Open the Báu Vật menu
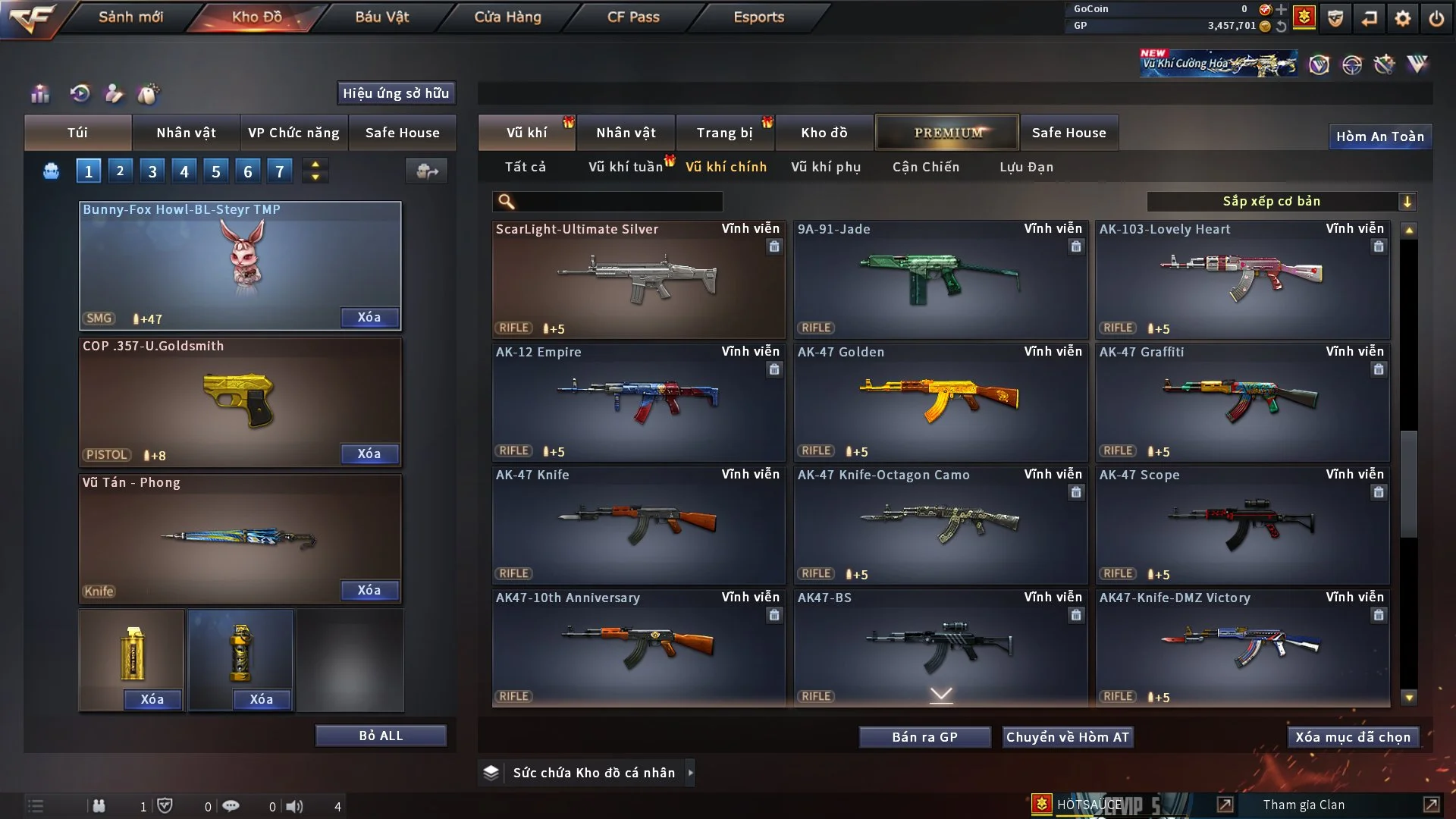The height and width of the screenshot is (819, 1456). pos(381,17)
